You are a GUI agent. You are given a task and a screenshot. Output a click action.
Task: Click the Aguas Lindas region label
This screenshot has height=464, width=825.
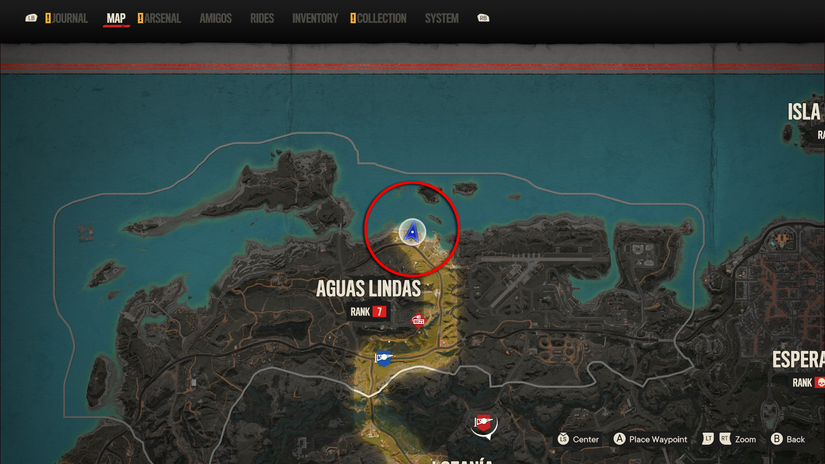[x=368, y=289]
